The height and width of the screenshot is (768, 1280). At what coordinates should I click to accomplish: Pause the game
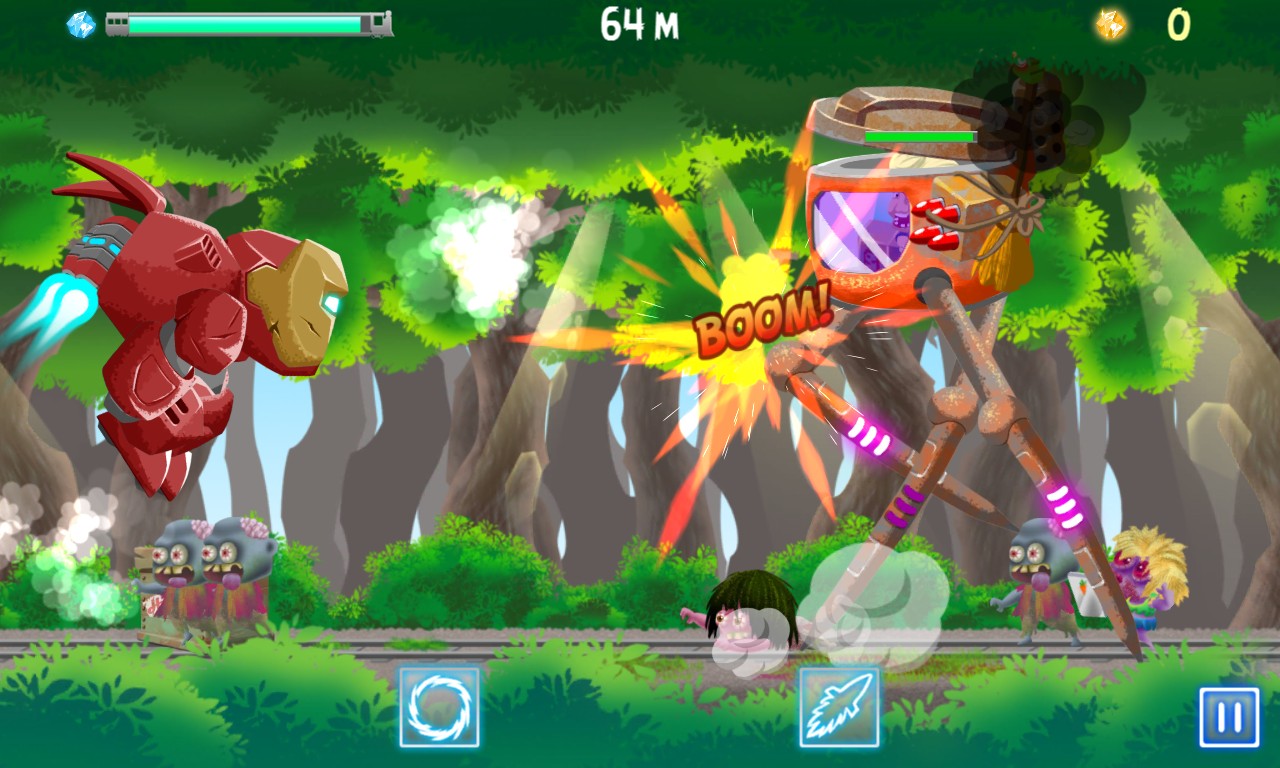[x=1229, y=717]
